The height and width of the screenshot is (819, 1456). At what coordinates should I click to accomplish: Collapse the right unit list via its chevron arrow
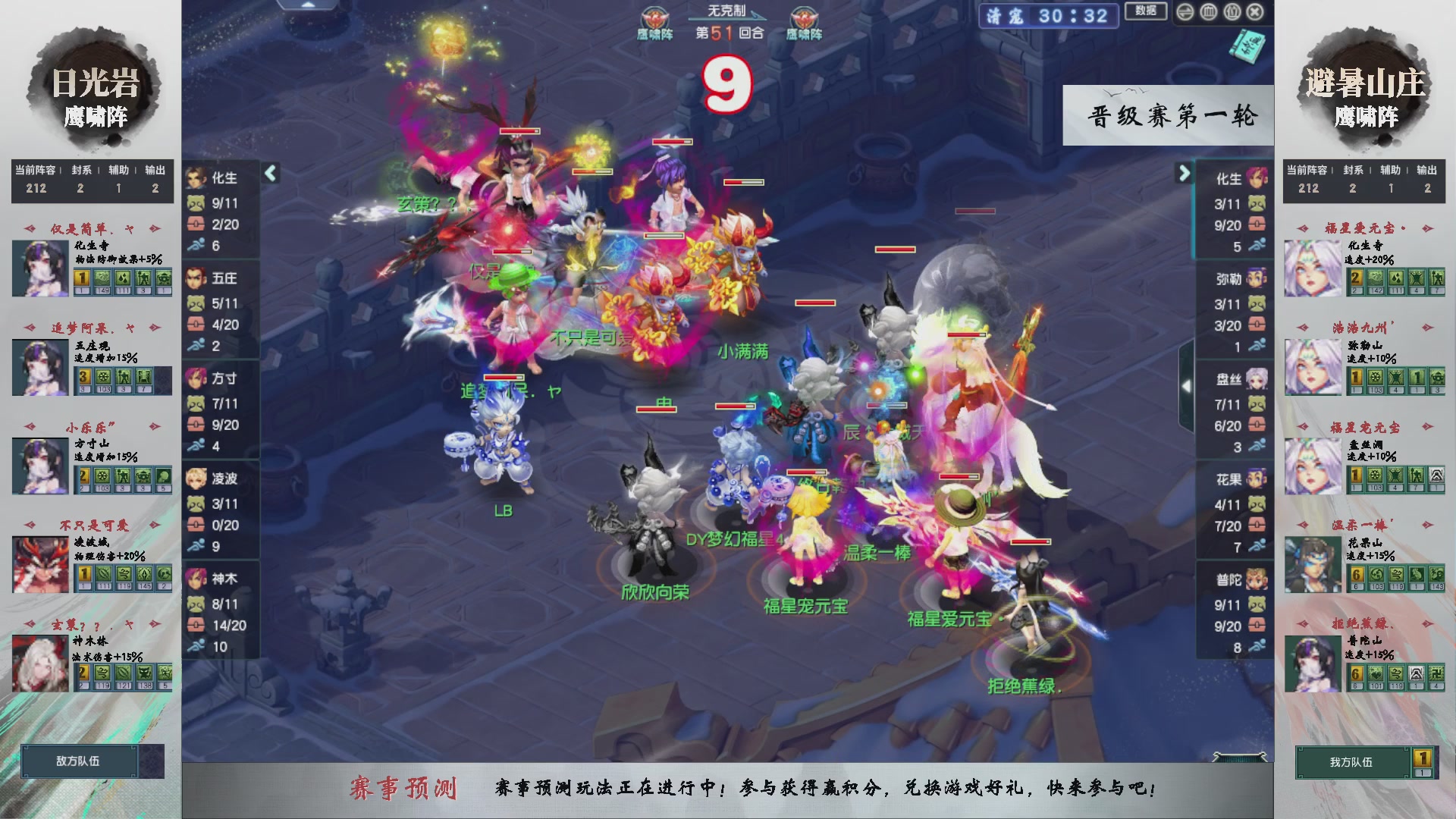[x=1184, y=174]
